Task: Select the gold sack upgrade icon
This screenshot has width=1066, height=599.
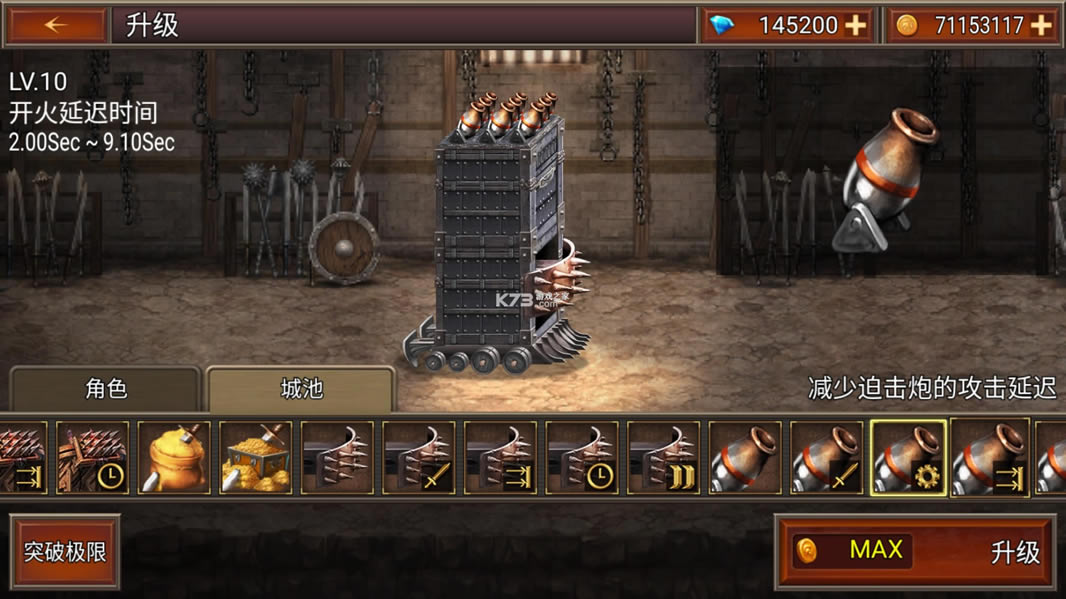Action: (x=174, y=458)
